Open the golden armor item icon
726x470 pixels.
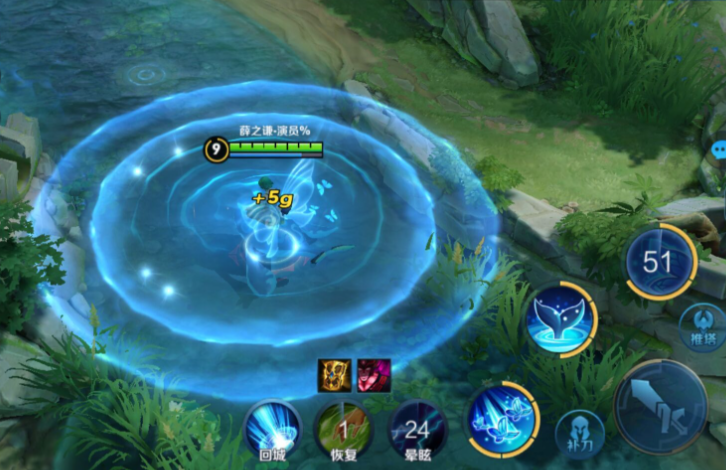334,374
